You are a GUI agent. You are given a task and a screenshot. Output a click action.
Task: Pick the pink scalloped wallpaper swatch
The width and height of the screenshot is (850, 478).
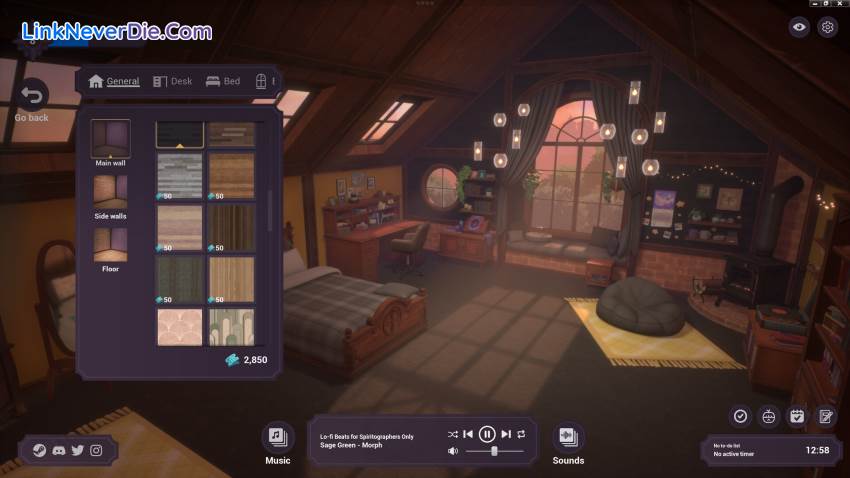[179, 327]
